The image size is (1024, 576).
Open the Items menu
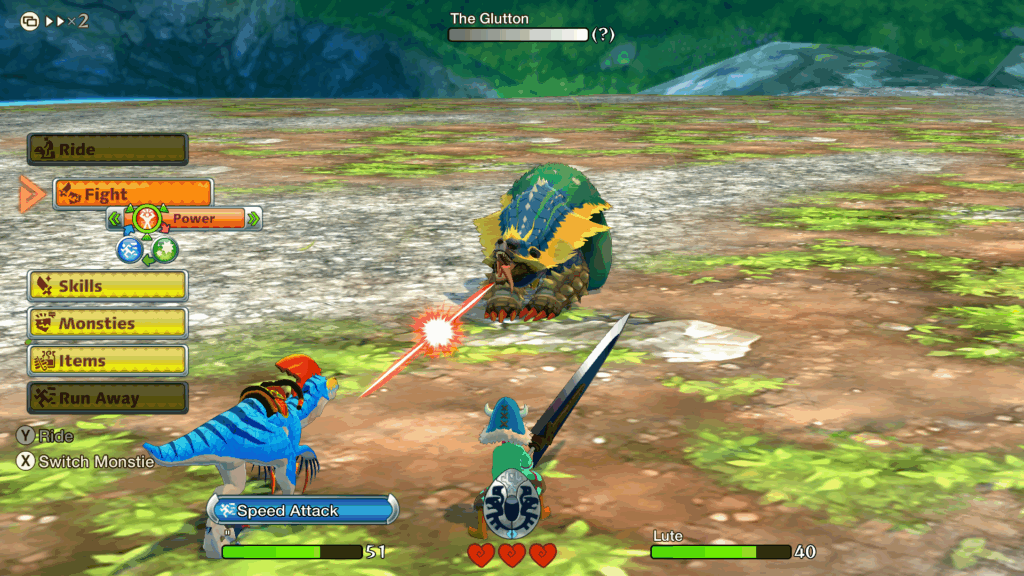(107, 361)
